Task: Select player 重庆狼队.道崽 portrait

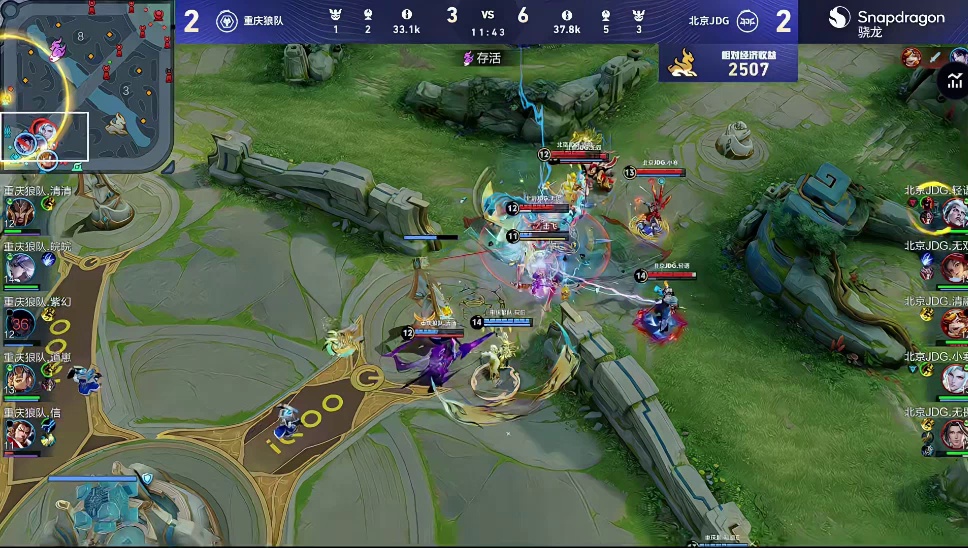Action: tap(21, 378)
